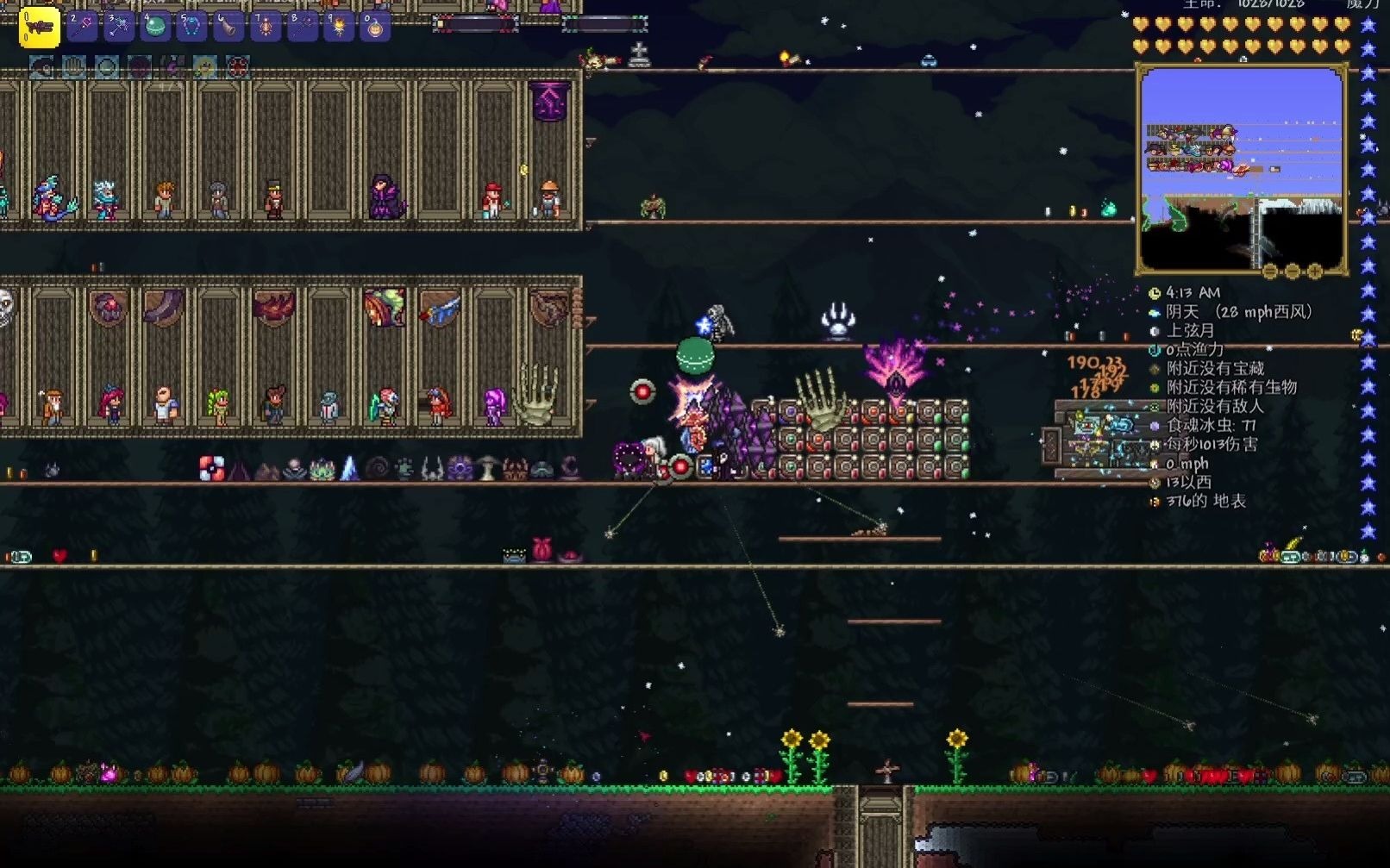This screenshot has width=1390, height=868.
Task: Select the horn item in hotbar slot 6
Action: (x=229, y=27)
